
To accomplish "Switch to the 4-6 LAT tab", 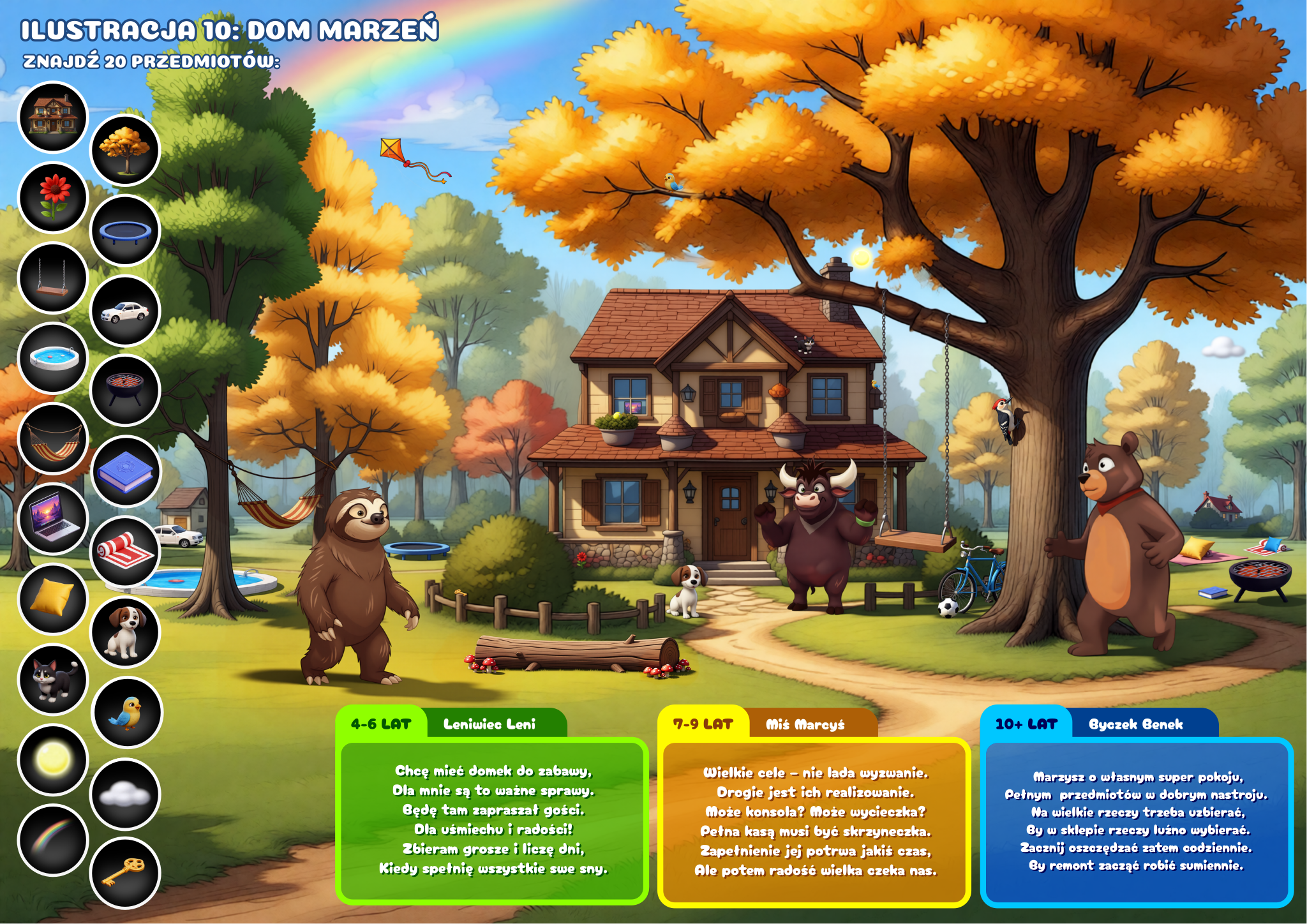I will pos(381,724).
